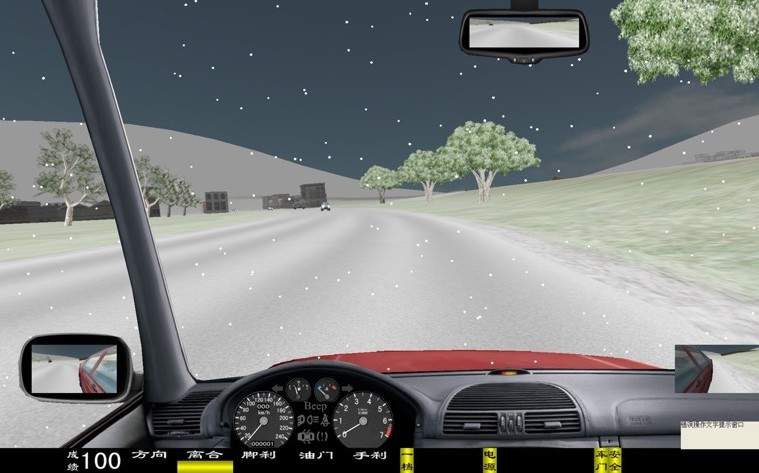
Task: Select the 油门 throttle indicator
Action: click(314, 456)
